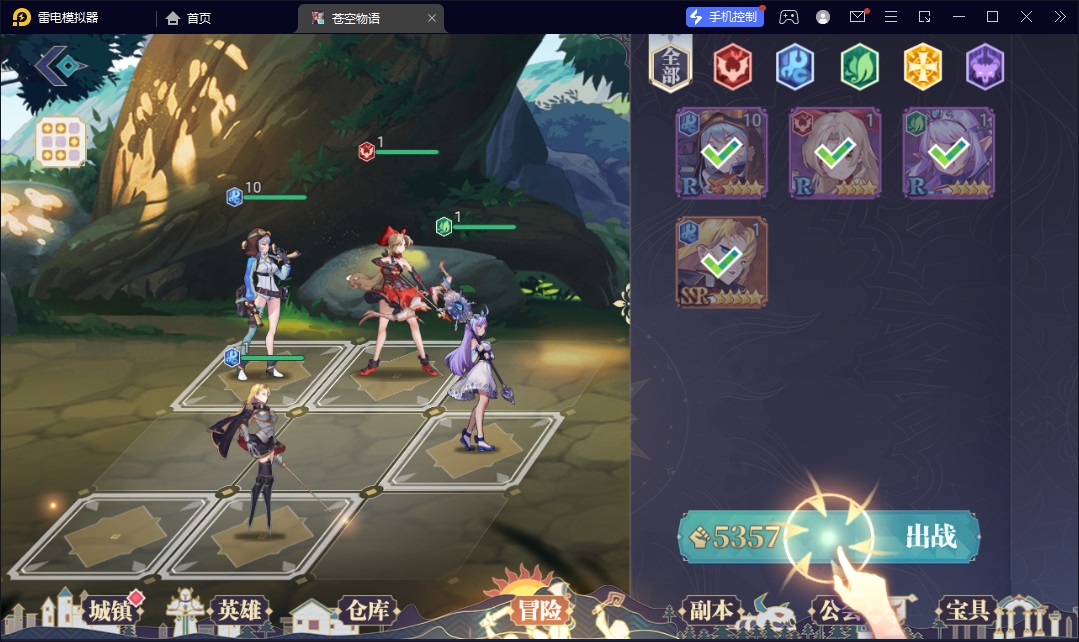Image resolution: width=1079 pixels, height=642 pixels.
Task: Select the SSR blonde hero card
Action: tap(721, 262)
